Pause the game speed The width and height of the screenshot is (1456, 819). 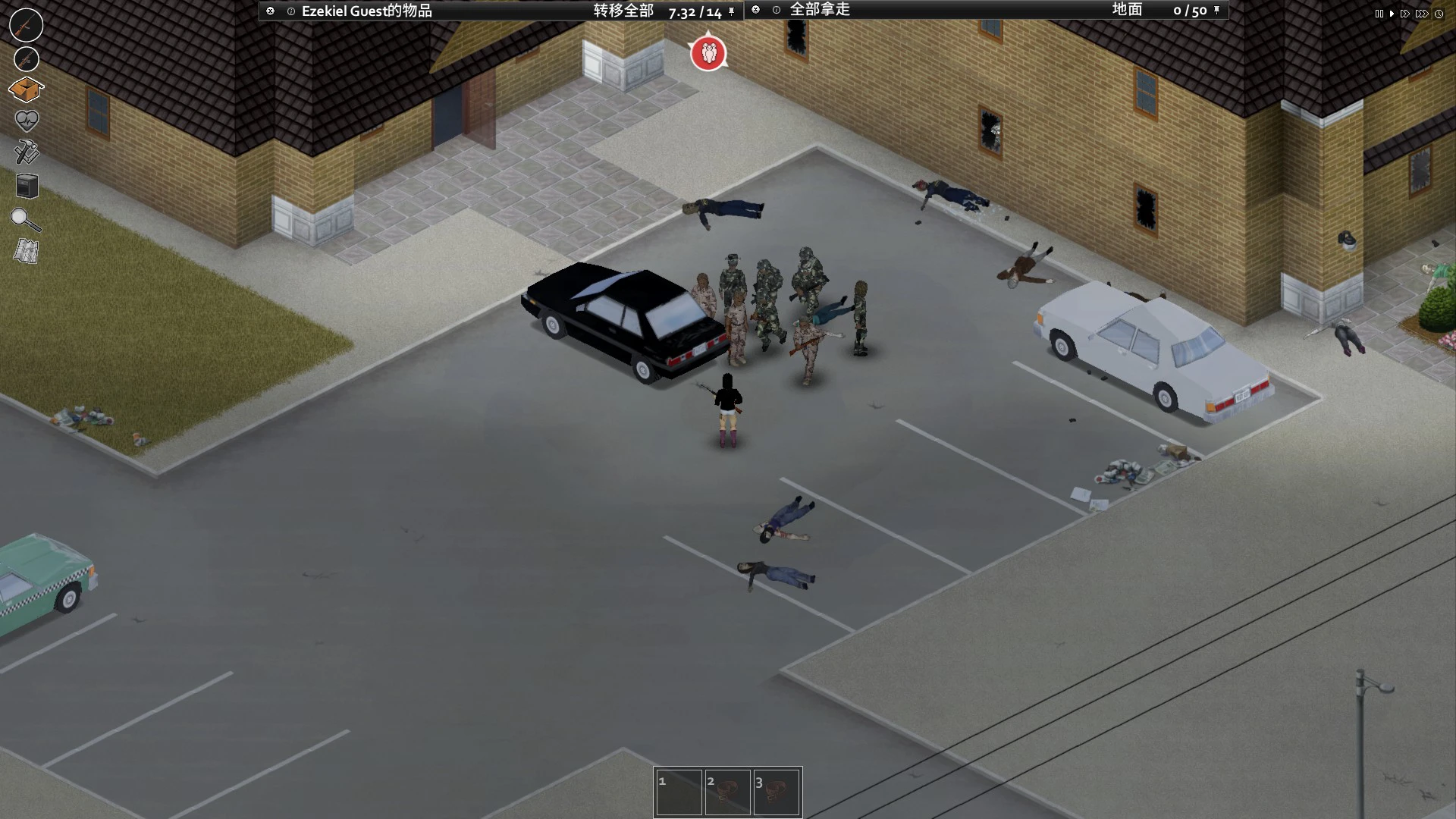(1379, 14)
